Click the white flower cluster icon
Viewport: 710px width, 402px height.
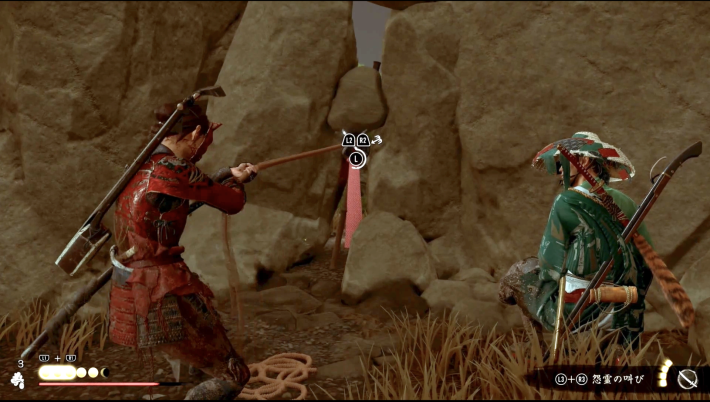(x=18, y=379)
